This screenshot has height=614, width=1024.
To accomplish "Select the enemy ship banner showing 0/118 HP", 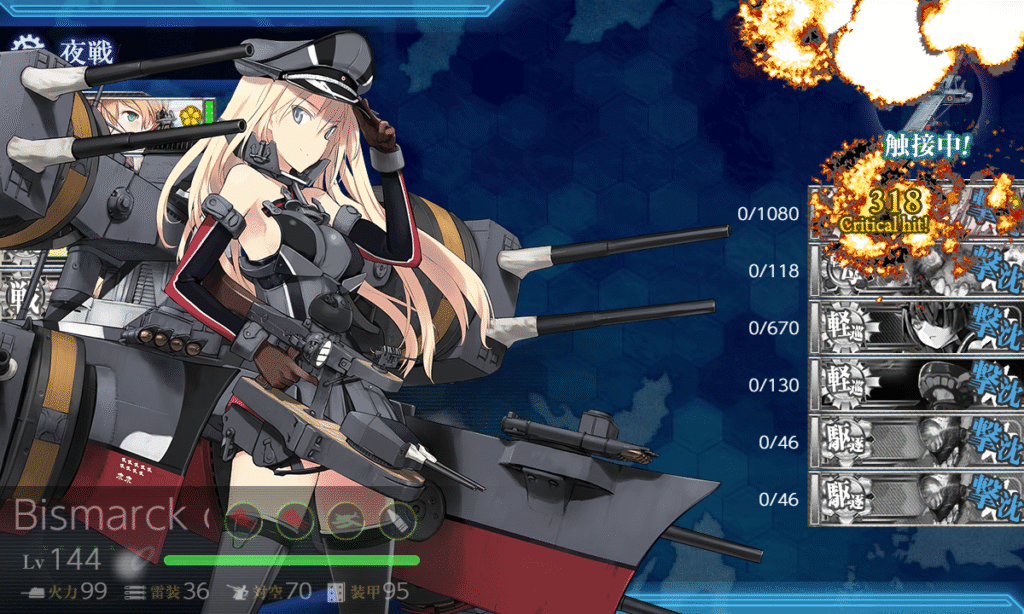I will coord(915,270).
